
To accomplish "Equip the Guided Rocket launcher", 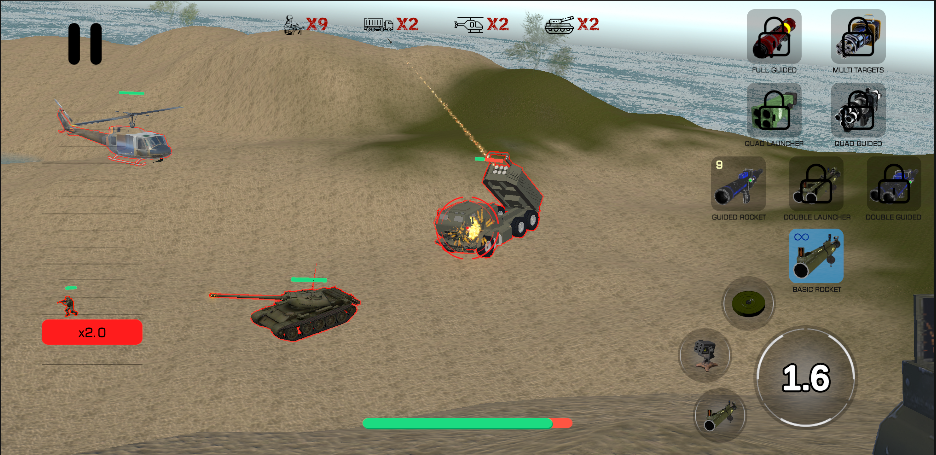I will click(738, 184).
